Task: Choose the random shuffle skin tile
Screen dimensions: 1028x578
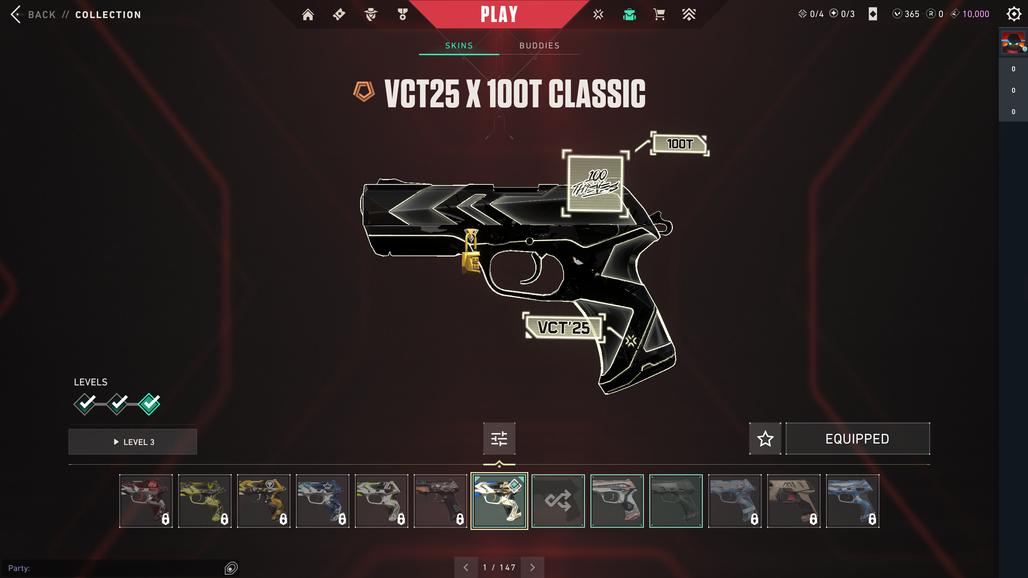Action: point(558,501)
